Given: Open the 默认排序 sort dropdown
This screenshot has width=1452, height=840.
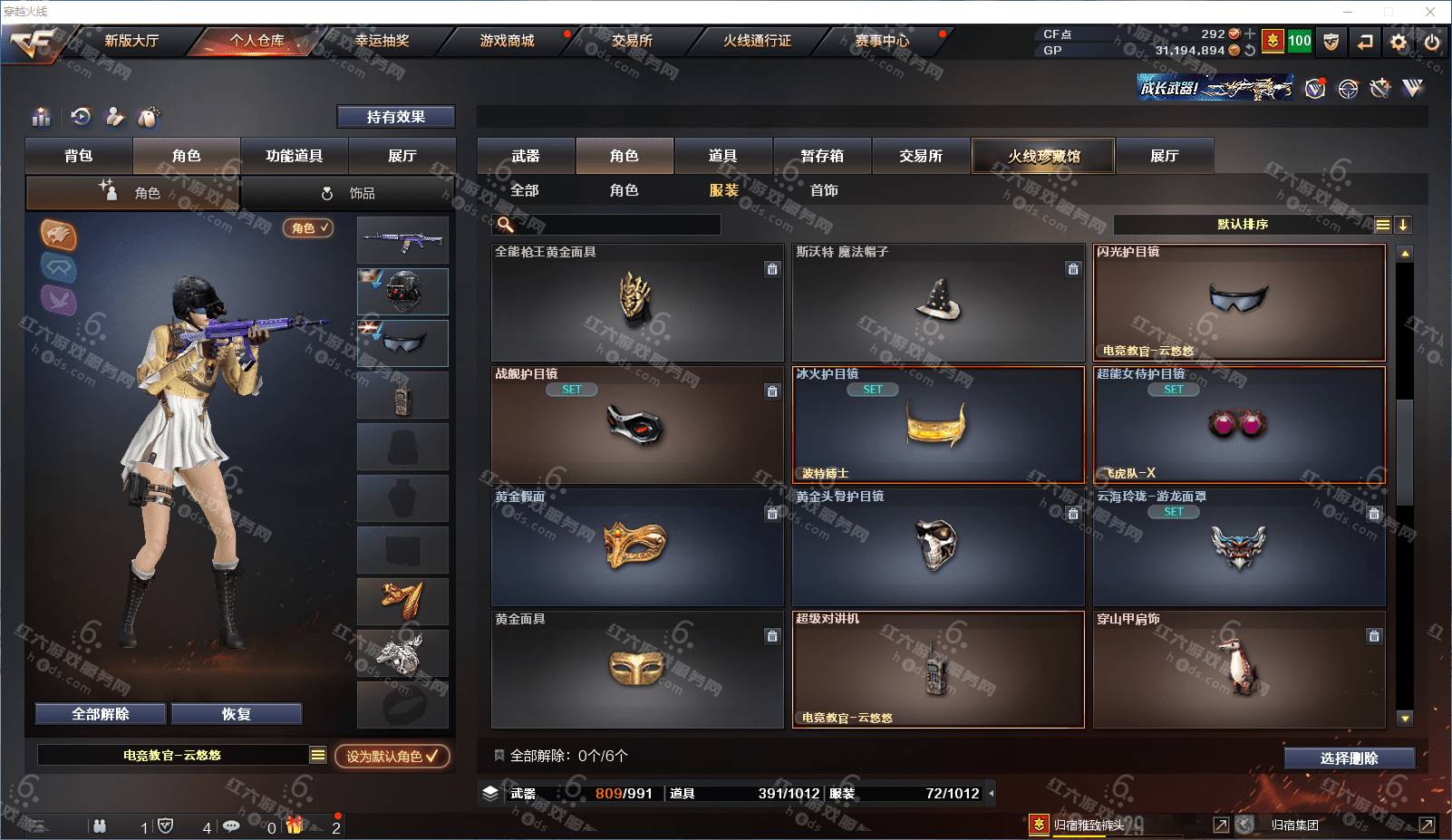Looking at the screenshot, I should (x=1244, y=225).
